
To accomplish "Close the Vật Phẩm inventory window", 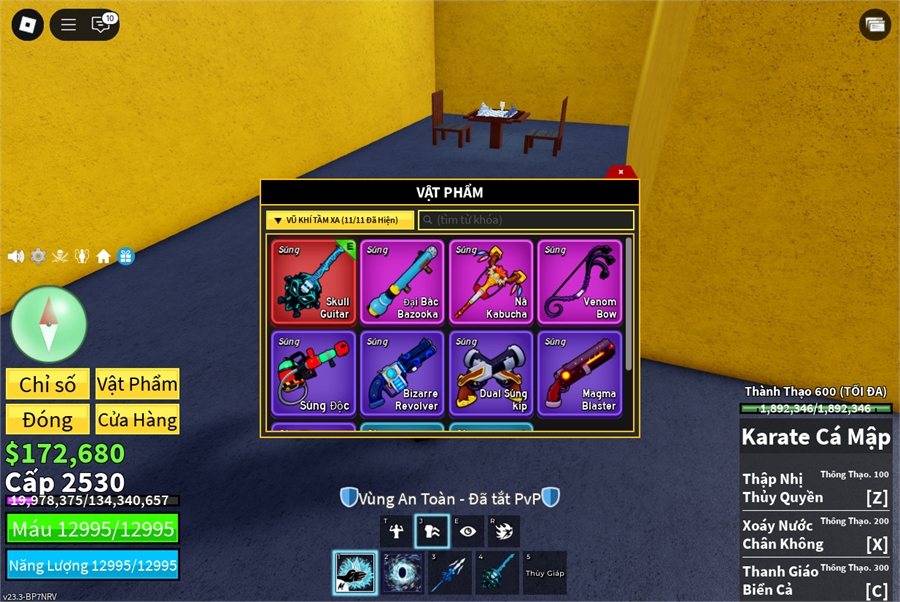I will (x=621, y=172).
